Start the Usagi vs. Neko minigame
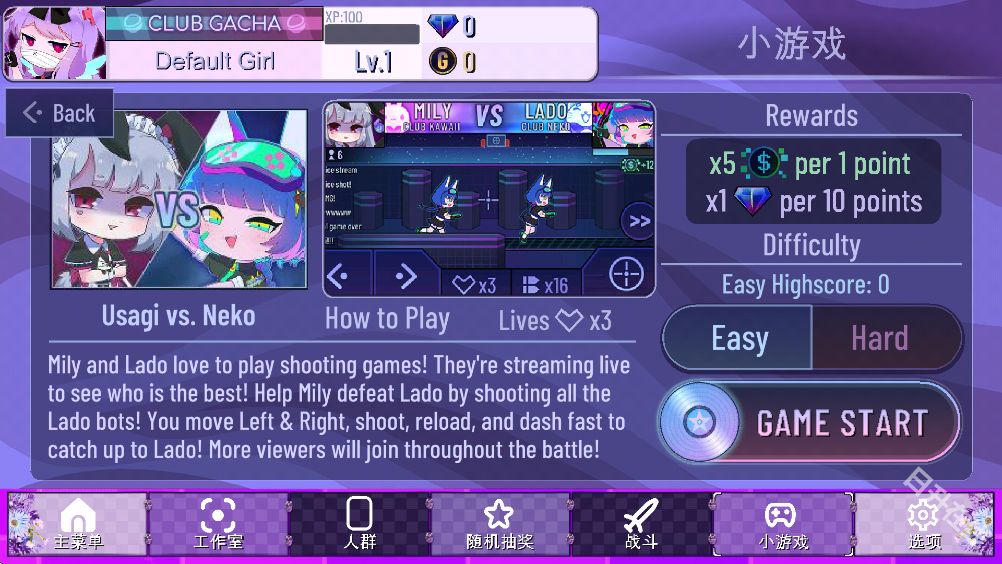Viewport: 1002px width, 564px height. click(809, 422)
